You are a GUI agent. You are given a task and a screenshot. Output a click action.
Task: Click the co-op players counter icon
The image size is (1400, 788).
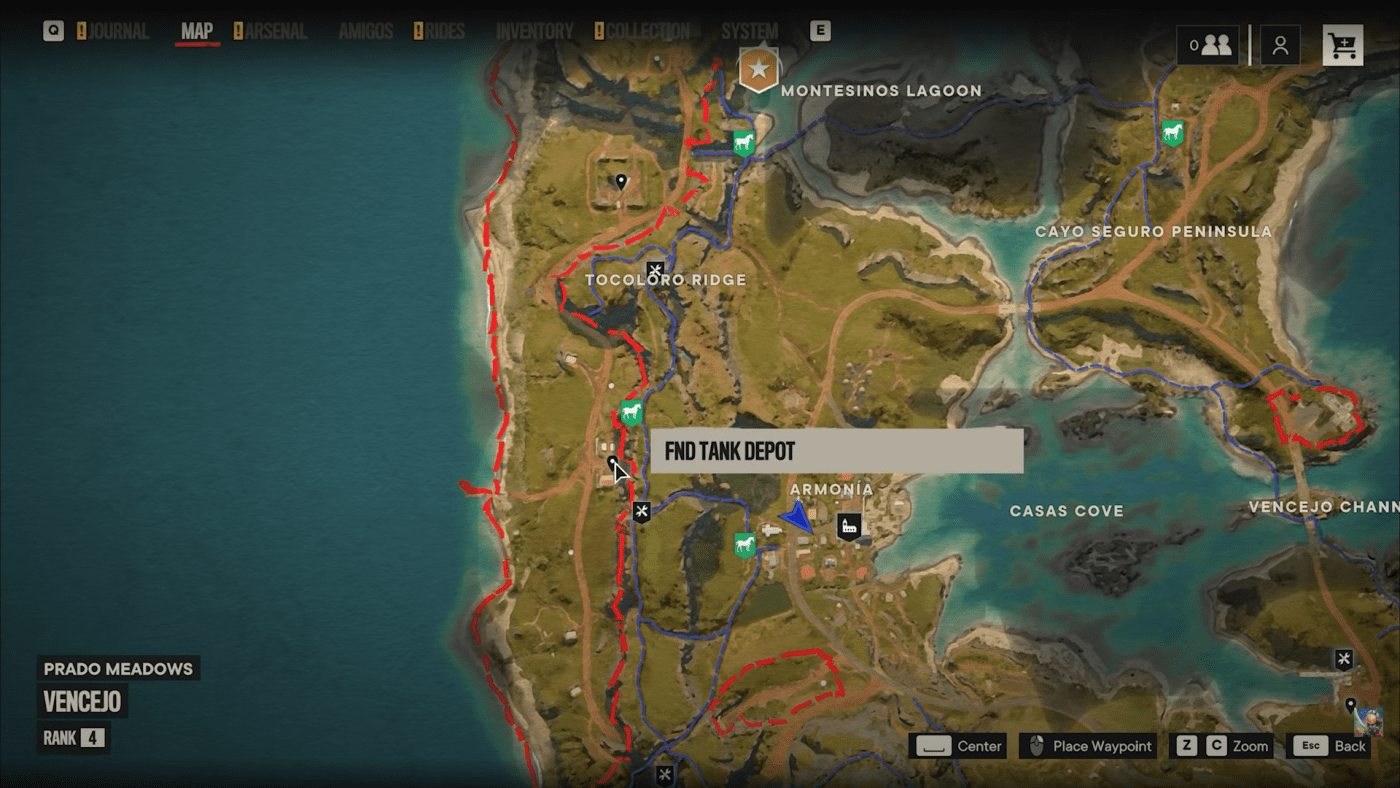1207,44
